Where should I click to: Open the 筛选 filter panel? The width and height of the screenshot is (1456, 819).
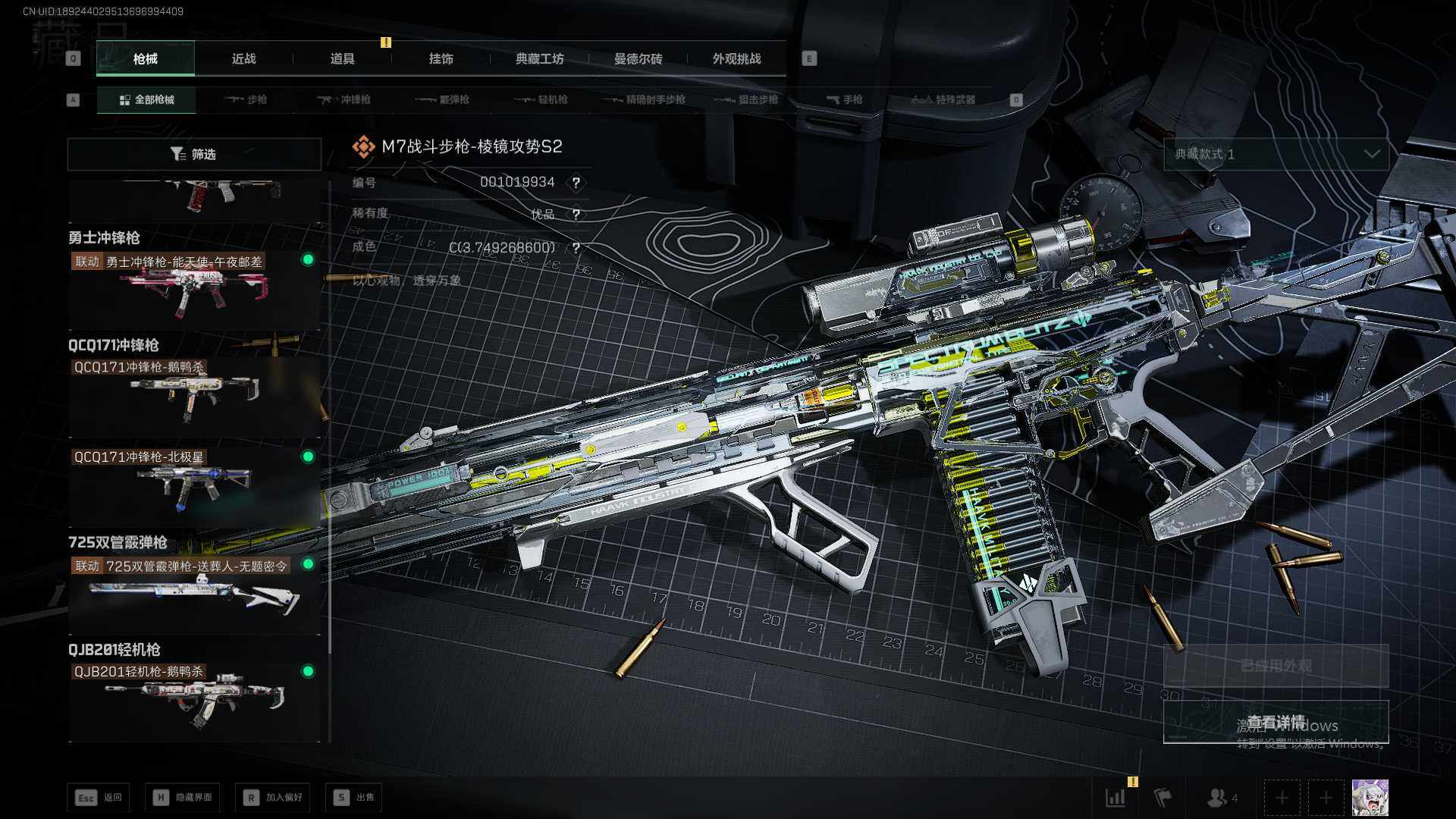(x=194, y=155)
